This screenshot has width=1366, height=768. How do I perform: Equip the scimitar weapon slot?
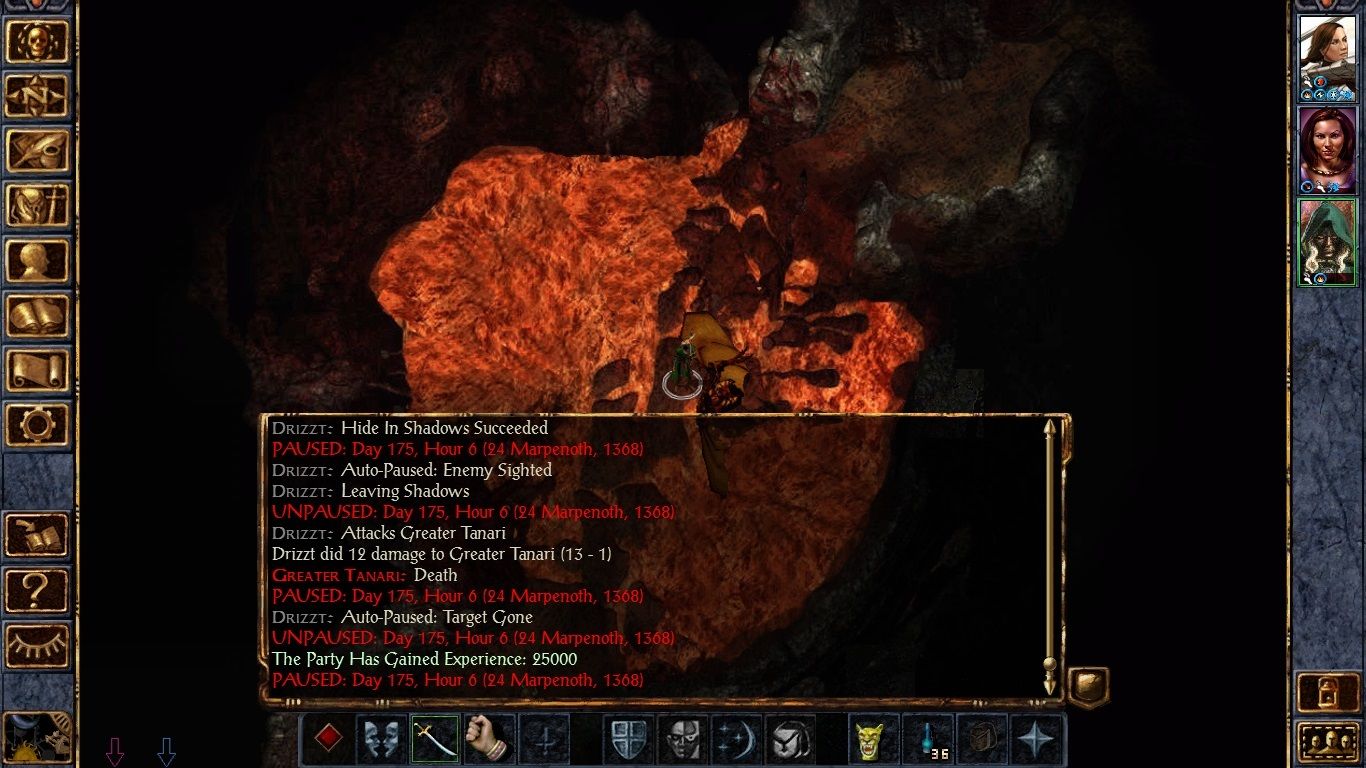click(435, 740)
